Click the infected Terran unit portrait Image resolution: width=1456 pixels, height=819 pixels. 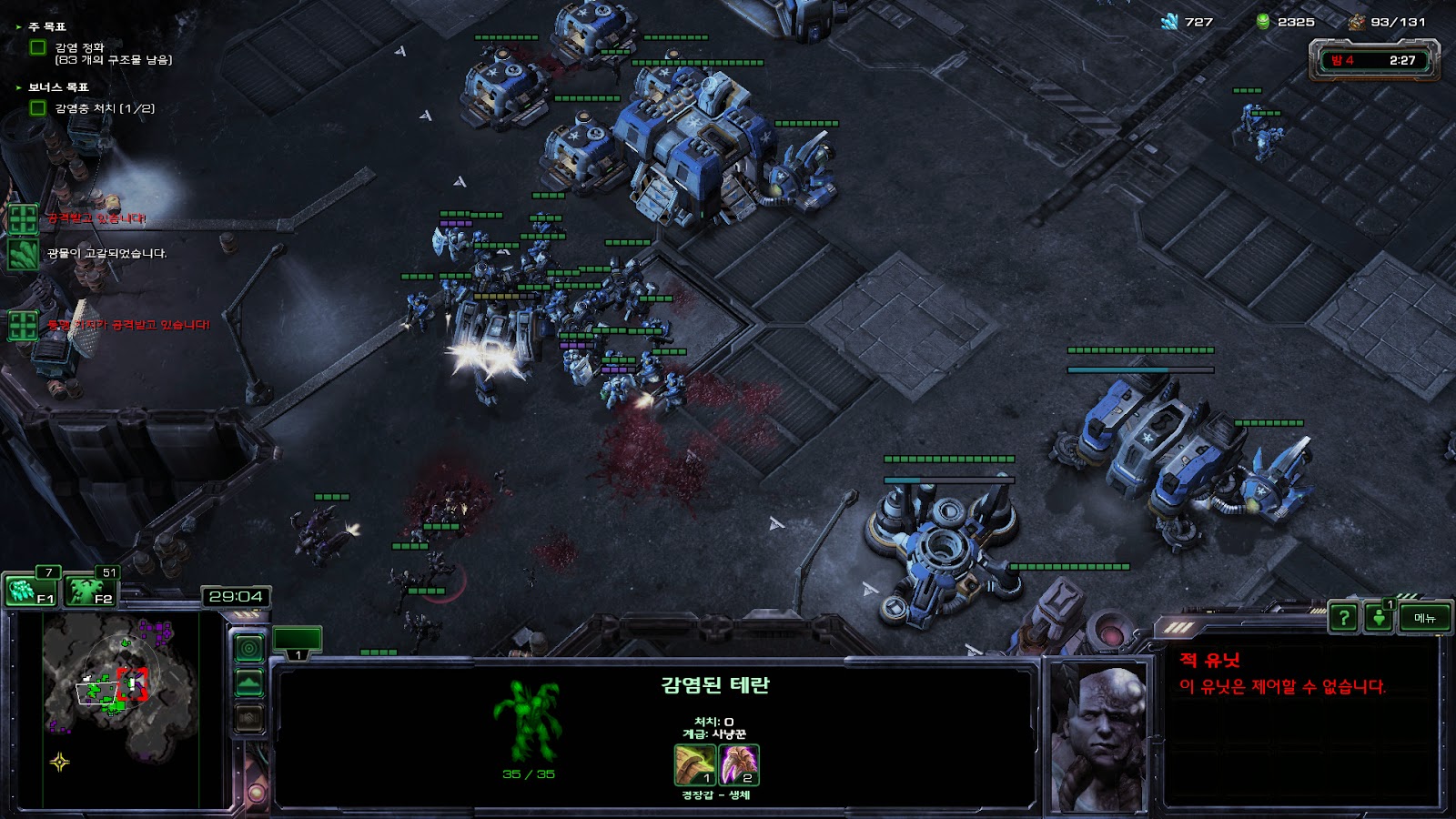(1099, 739)
